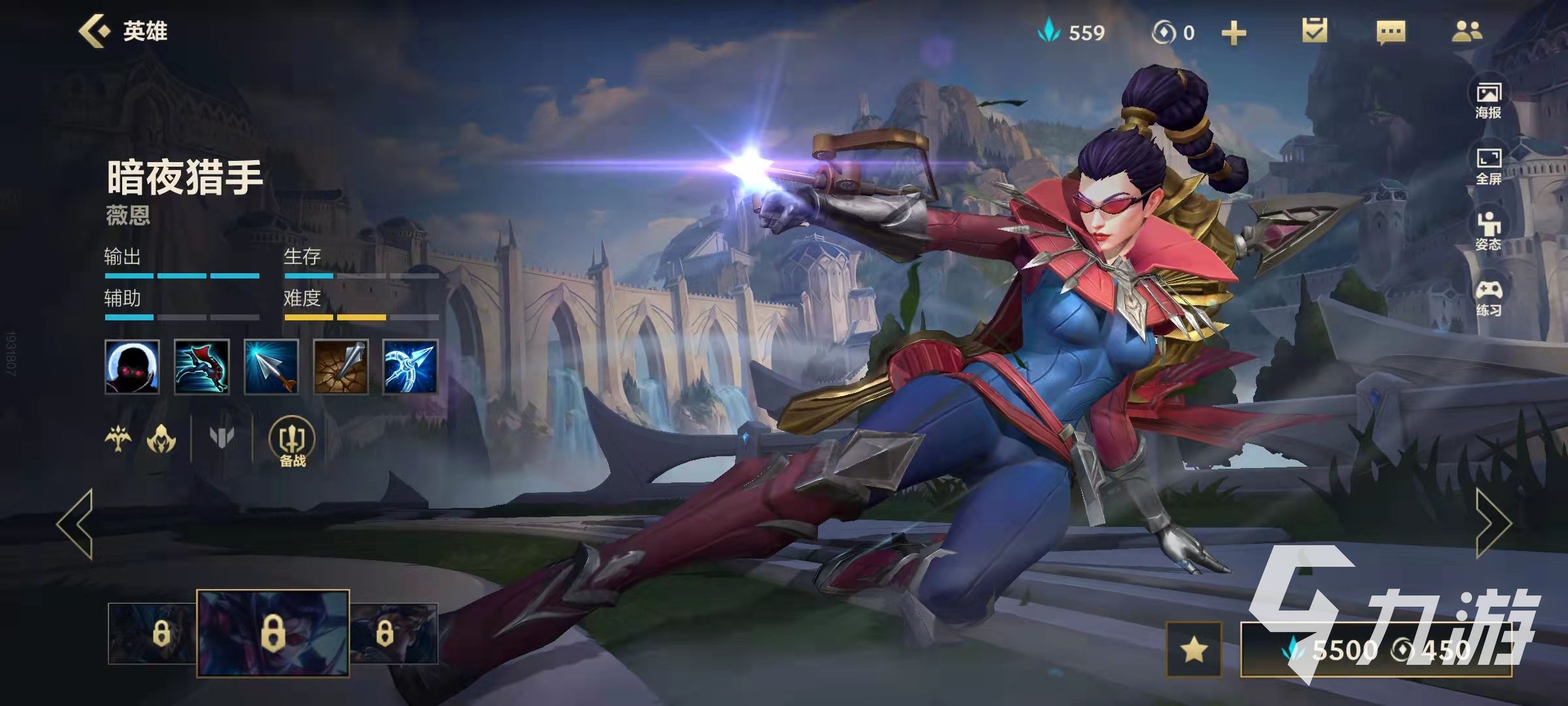Open the 备战 loadout button
The height and width of the screenshot is (706, 1568).
pos(292,442)
